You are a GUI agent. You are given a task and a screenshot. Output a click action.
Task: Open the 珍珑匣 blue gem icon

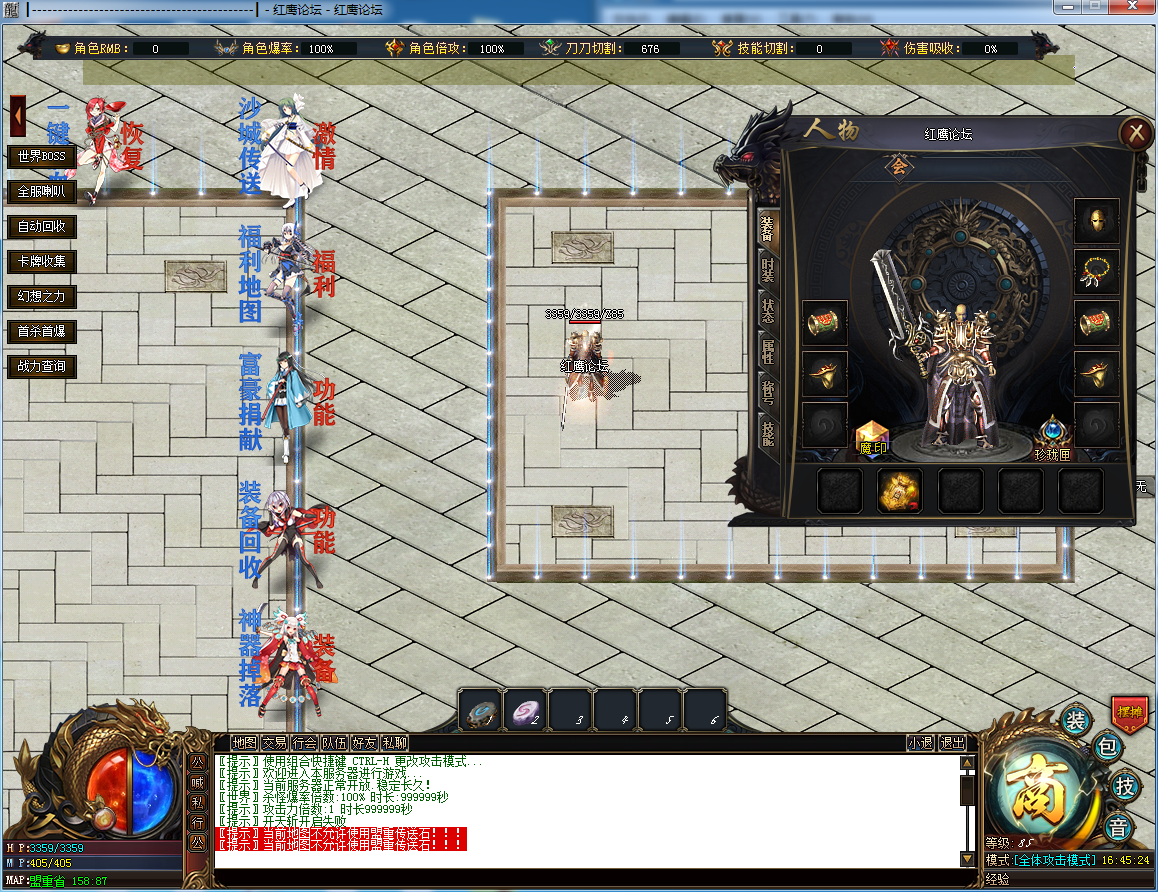(1053, 438)
